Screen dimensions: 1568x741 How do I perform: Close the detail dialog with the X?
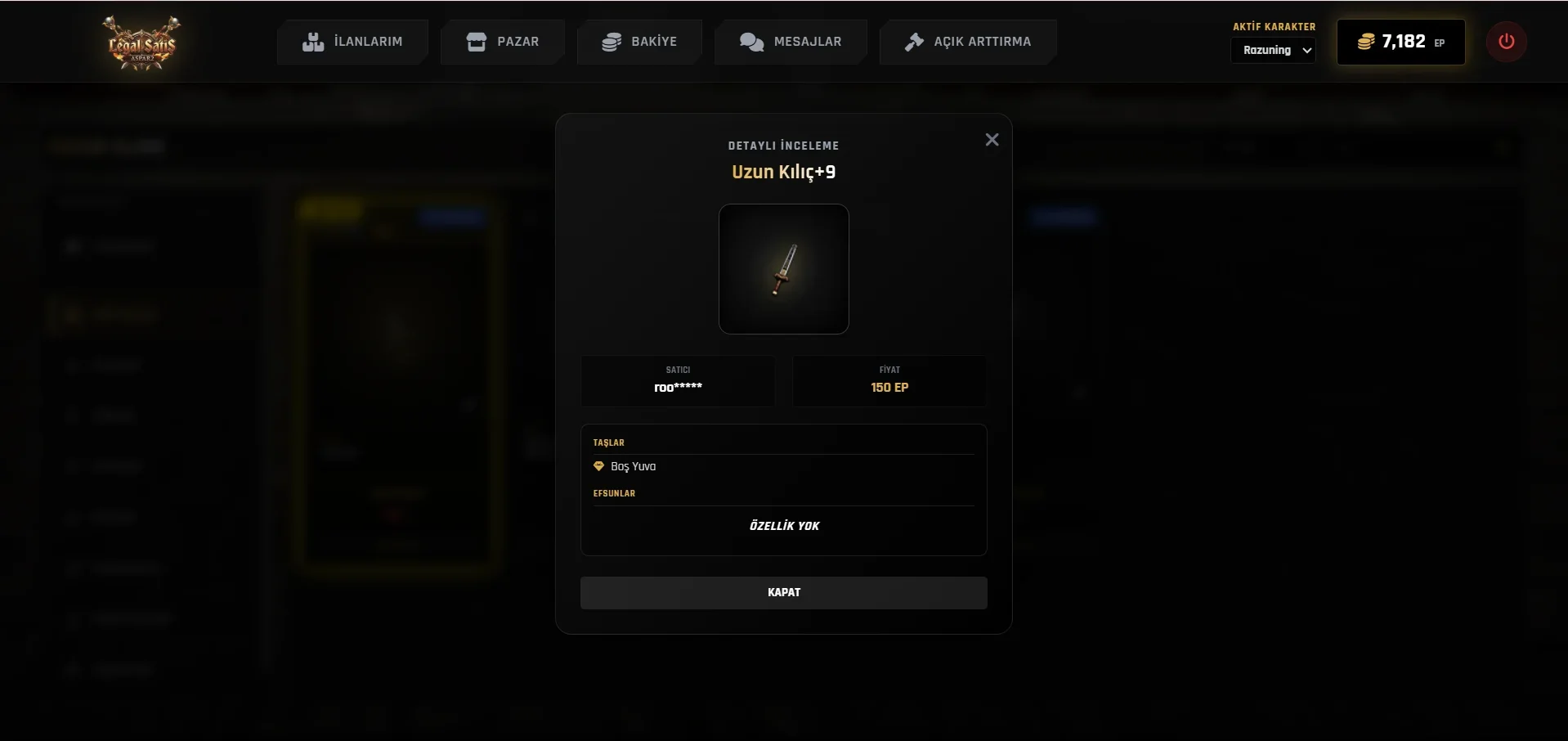(992, 140)
